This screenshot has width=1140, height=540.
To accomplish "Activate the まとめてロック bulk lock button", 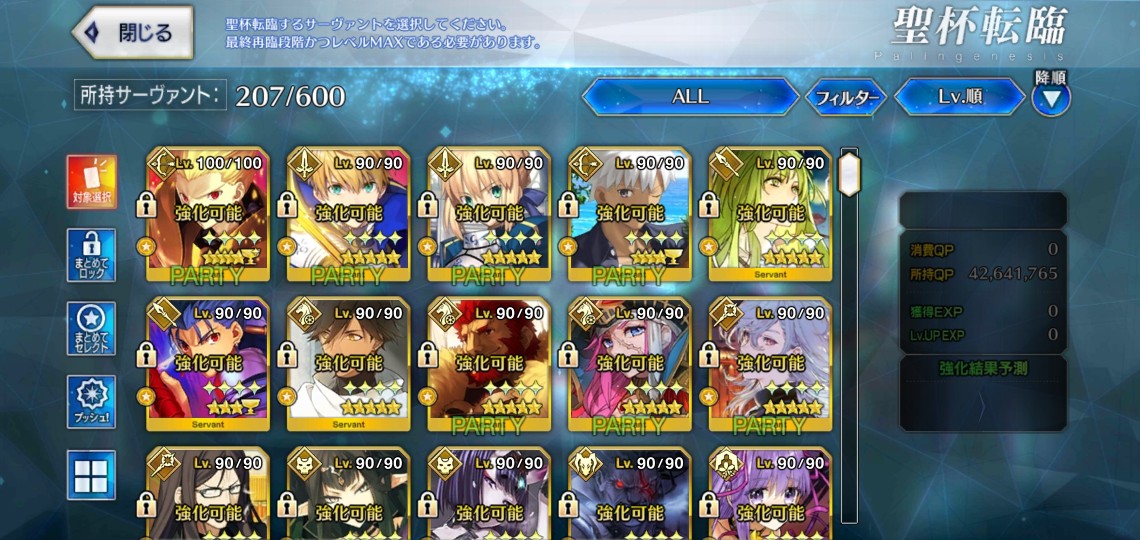I will click(91, 256).
